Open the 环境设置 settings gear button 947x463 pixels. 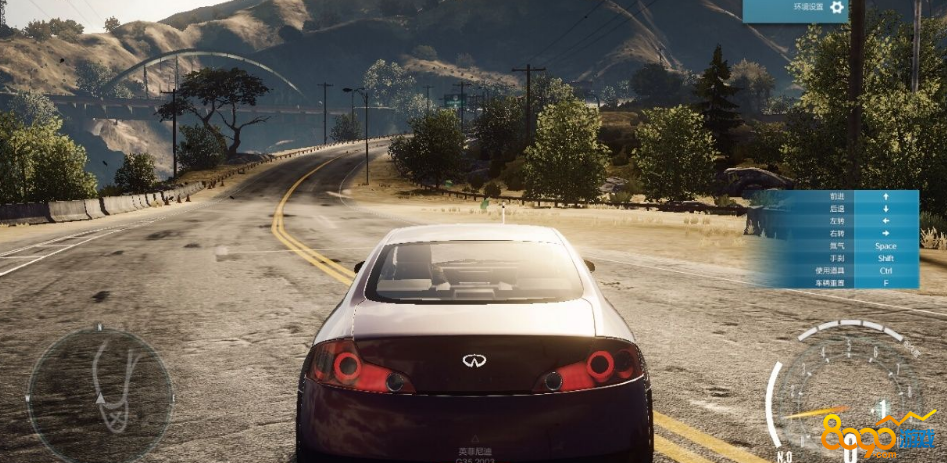pyautogui.click(x=837, y=8)
